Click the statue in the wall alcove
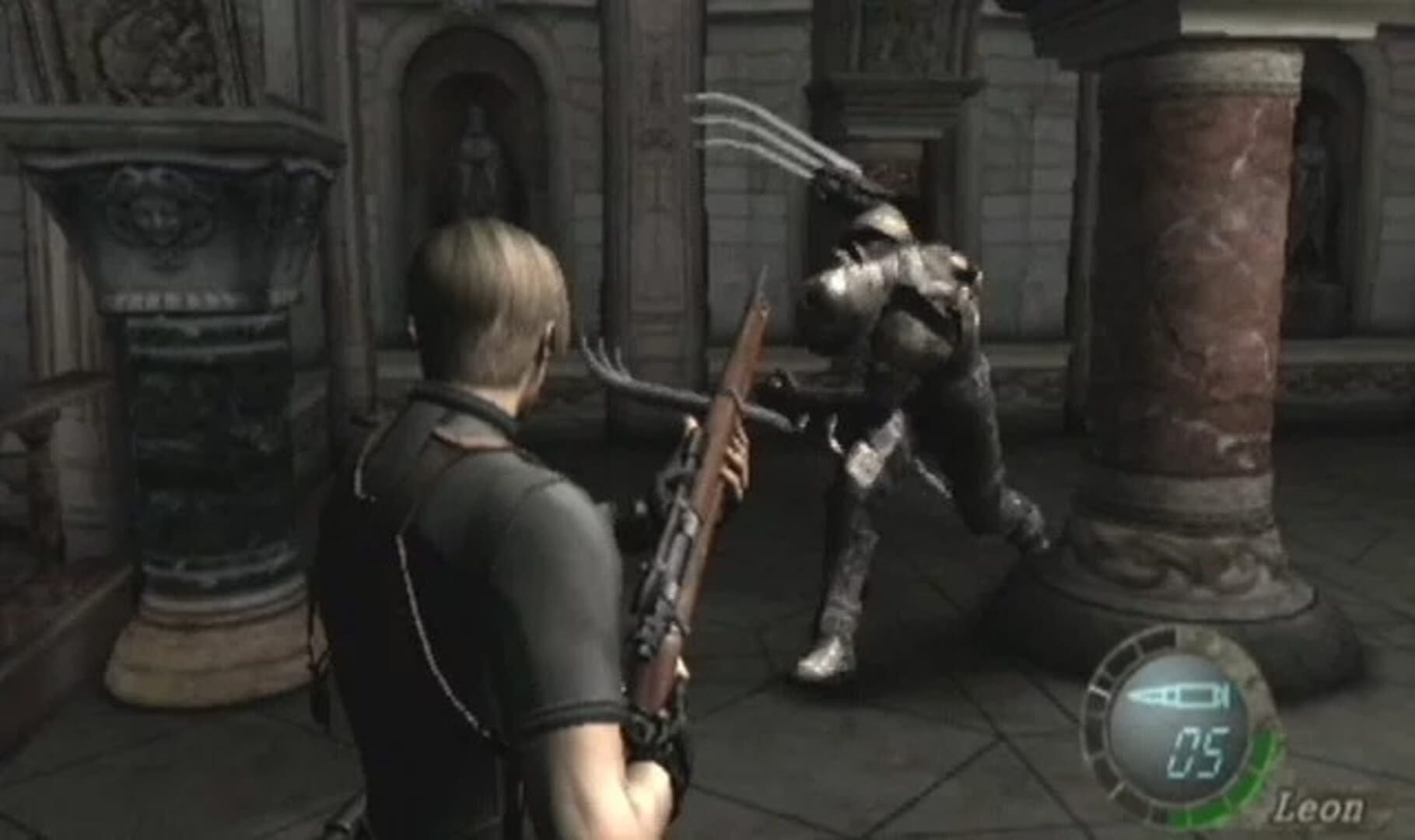This screenshot has width=1415, height=840. click(480, 156)
